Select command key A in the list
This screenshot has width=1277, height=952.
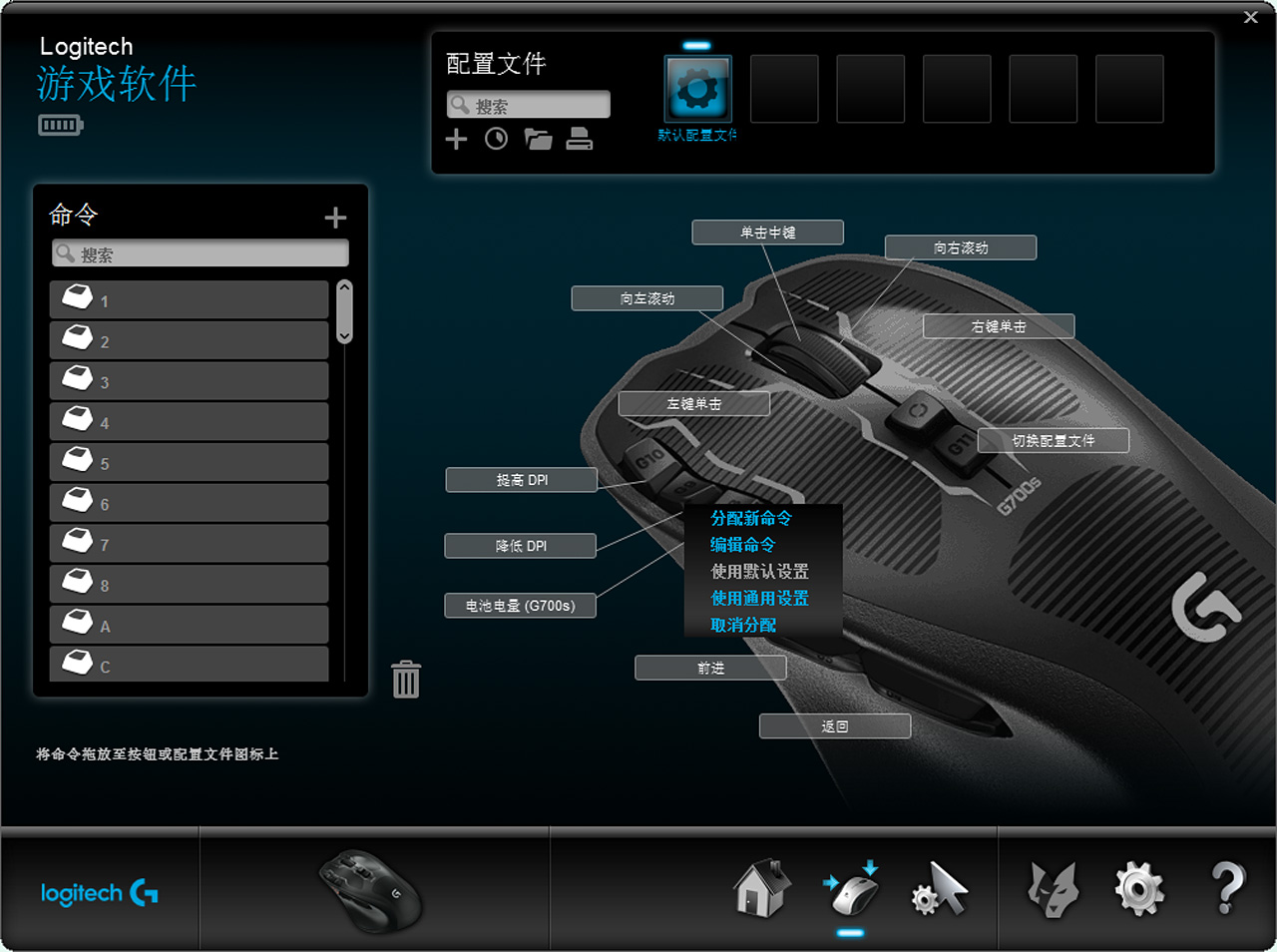189,626
